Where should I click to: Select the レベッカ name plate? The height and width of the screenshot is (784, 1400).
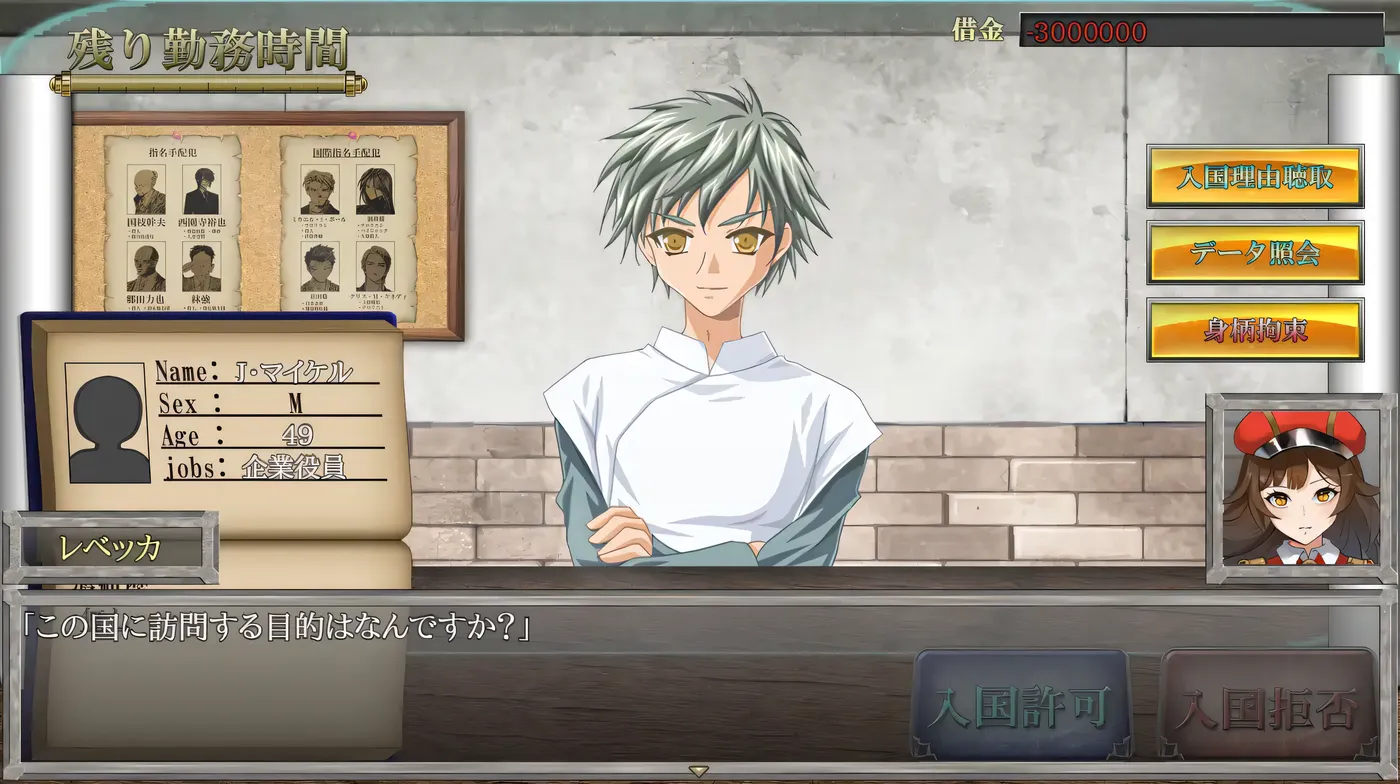pos(110,548)
